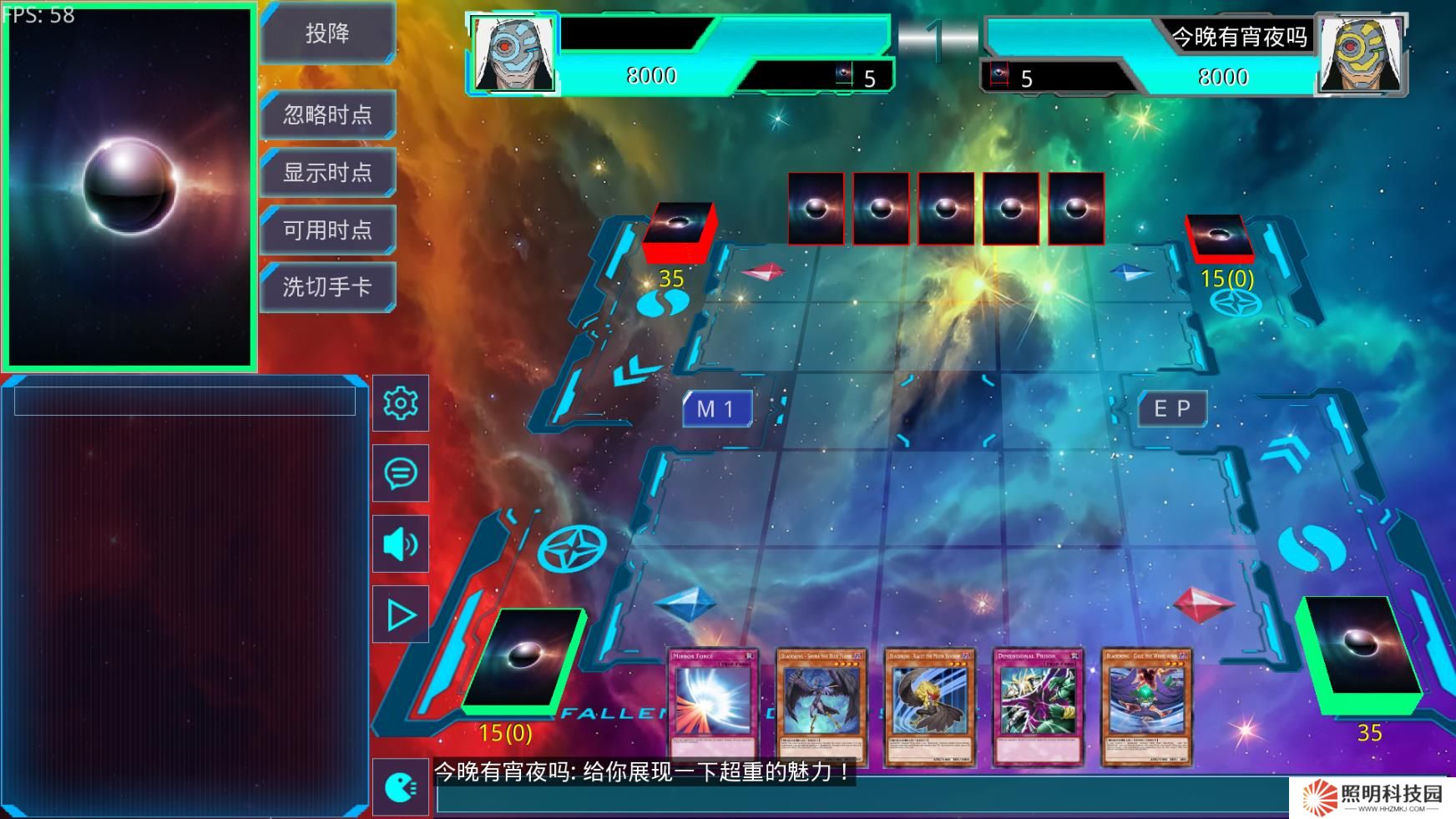1456x819 pixels.
Task: Shuffle hand with 洗切手卡
Action: (x=327, y=287)
